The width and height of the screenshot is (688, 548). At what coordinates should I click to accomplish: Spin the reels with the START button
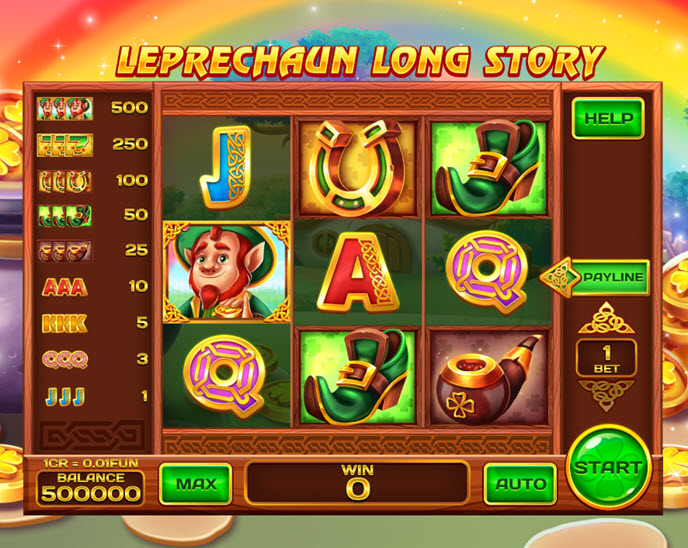pos(608,467)
